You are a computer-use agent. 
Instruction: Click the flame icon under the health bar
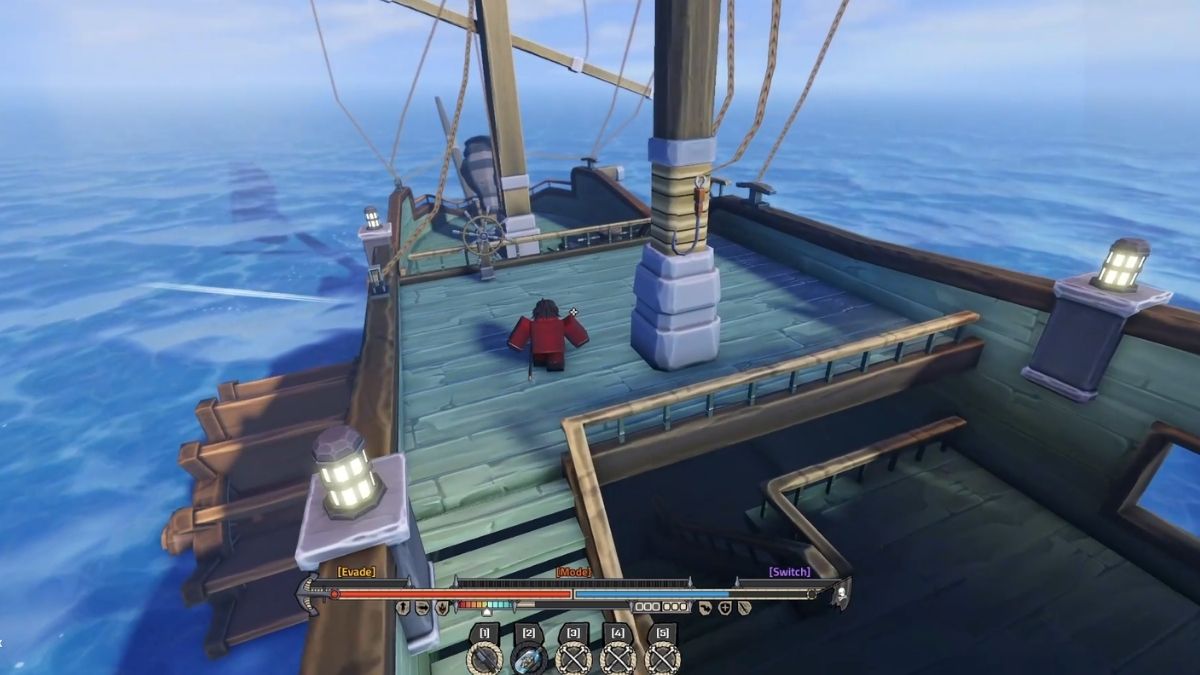point(442,607)
